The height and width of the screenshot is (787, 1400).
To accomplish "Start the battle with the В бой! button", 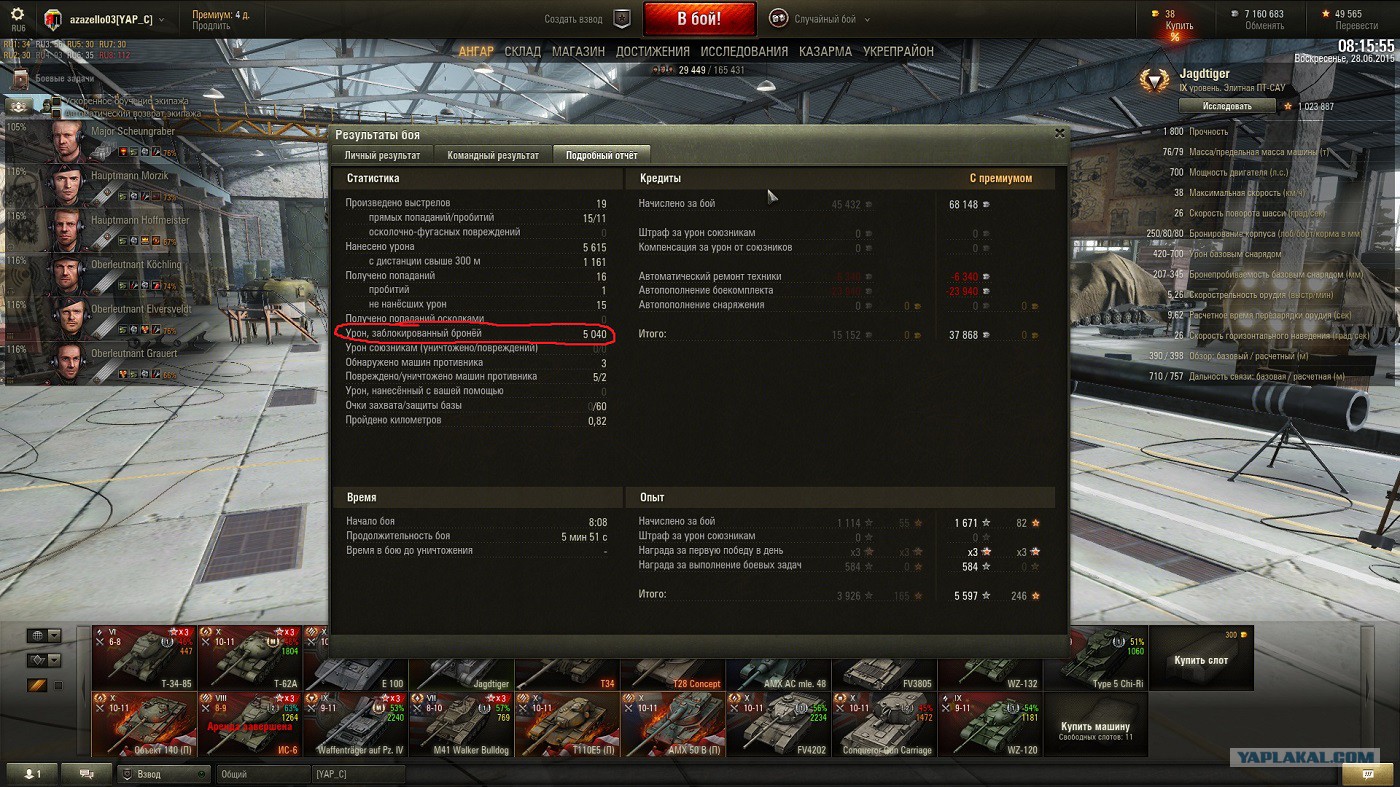I will click(699, 19).
